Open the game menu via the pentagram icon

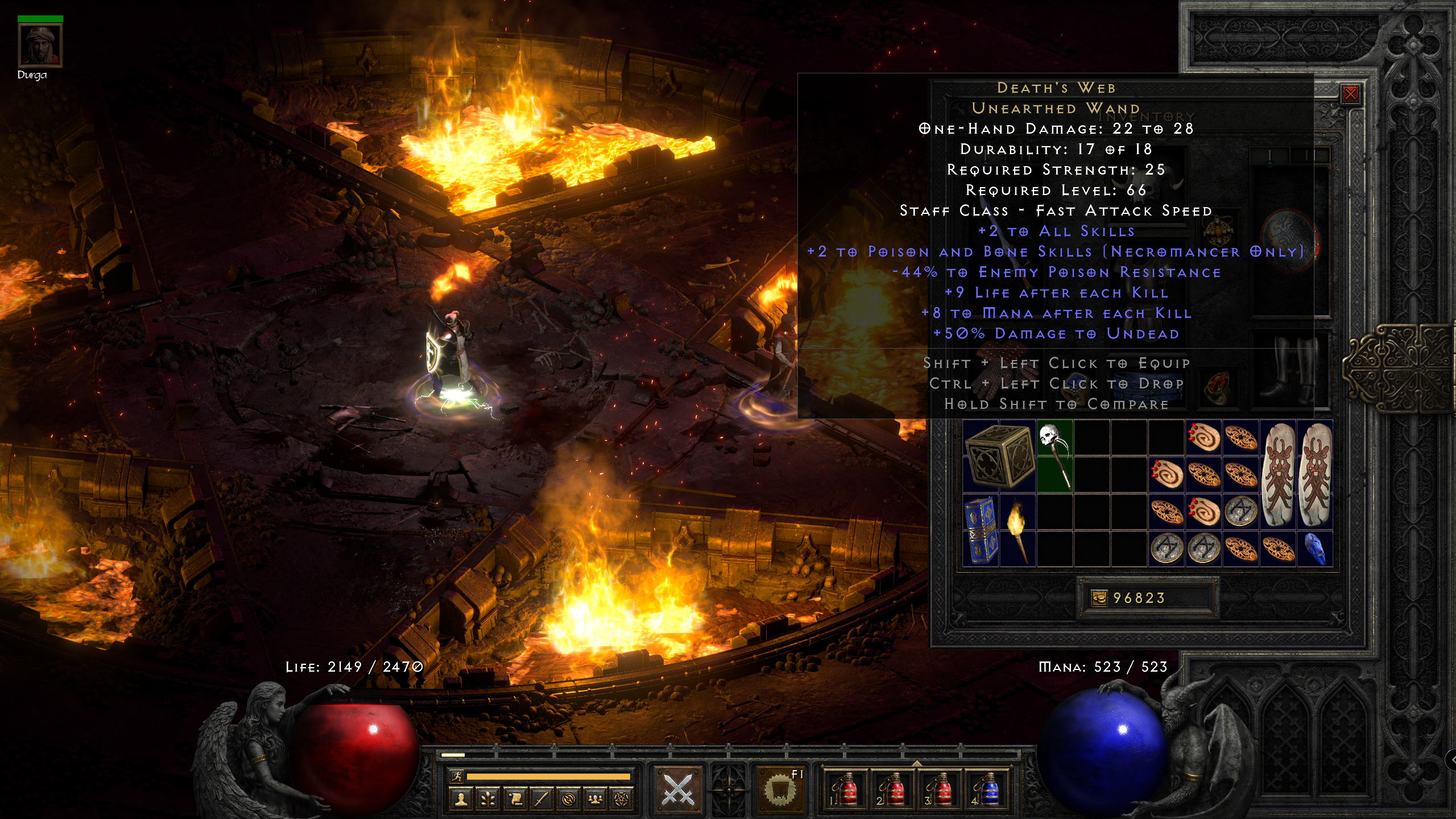pos(622,800)
